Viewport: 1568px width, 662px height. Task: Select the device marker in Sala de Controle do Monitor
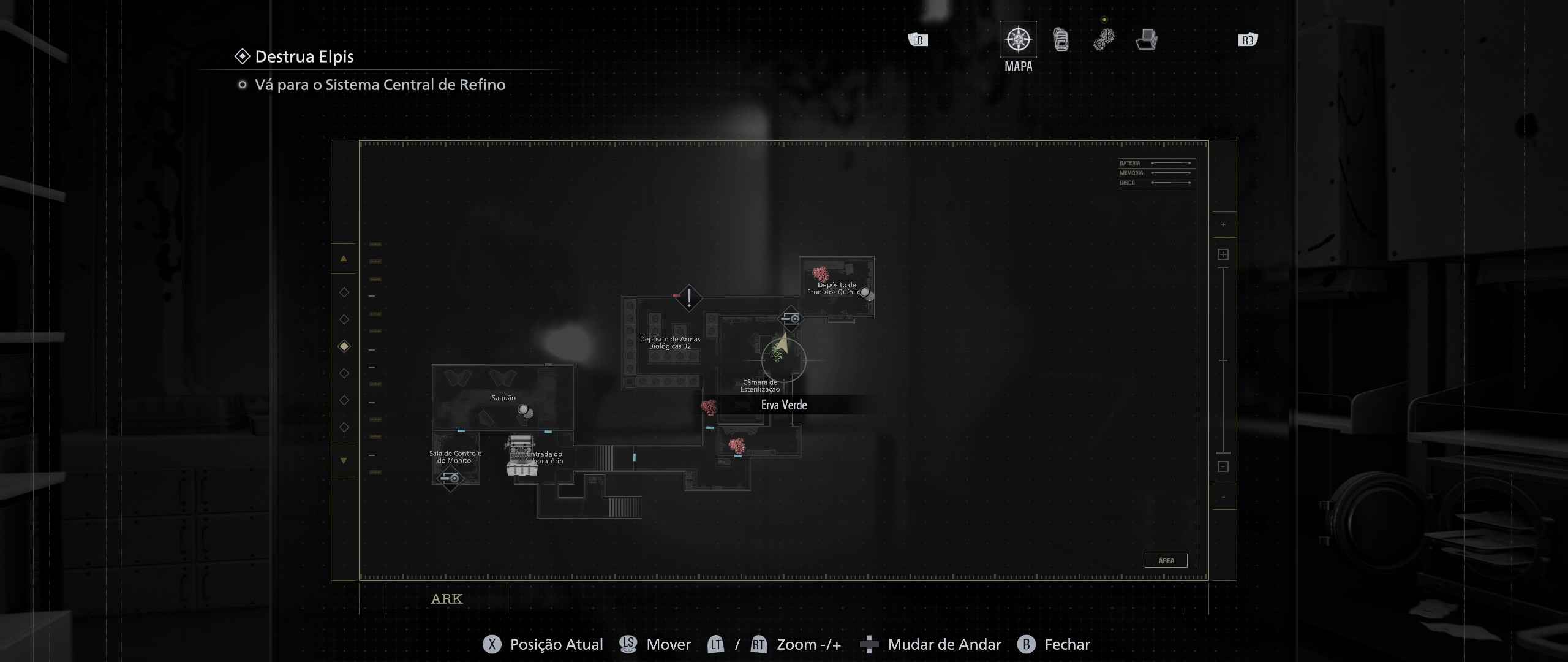click(450, 478)
